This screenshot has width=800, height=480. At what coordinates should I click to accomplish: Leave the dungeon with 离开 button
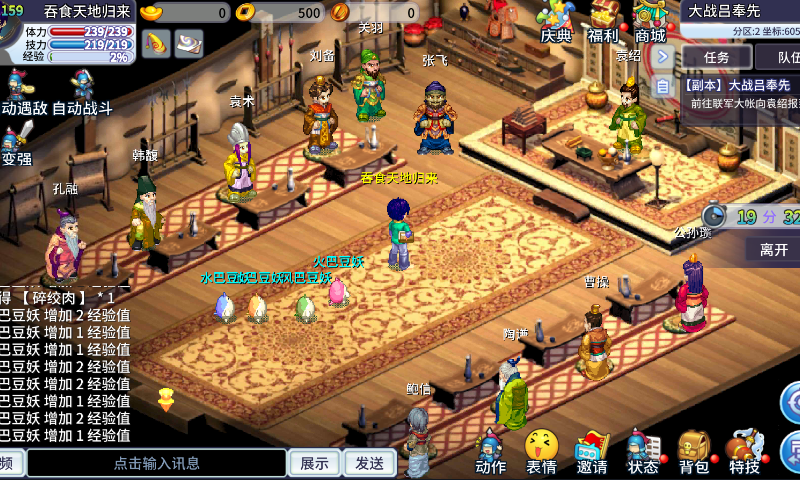coord(773,250)
